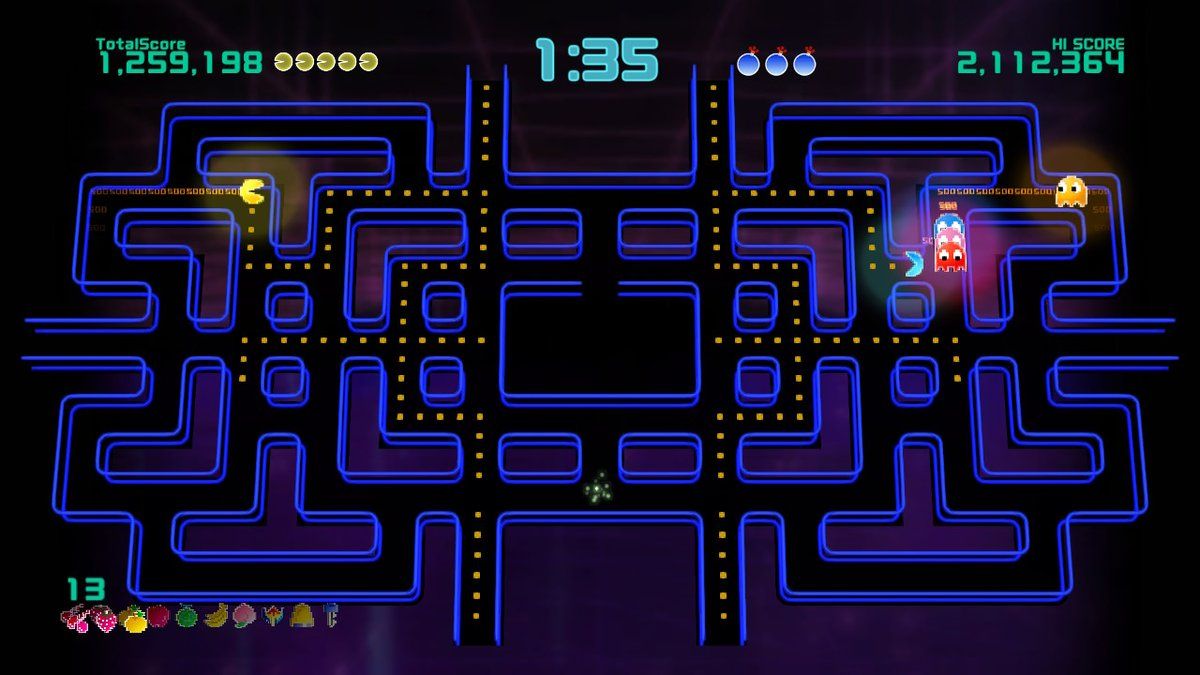The image size is (1200, 675).
Task: Select the Galaxian flagship icon
Action: [272, 613]
